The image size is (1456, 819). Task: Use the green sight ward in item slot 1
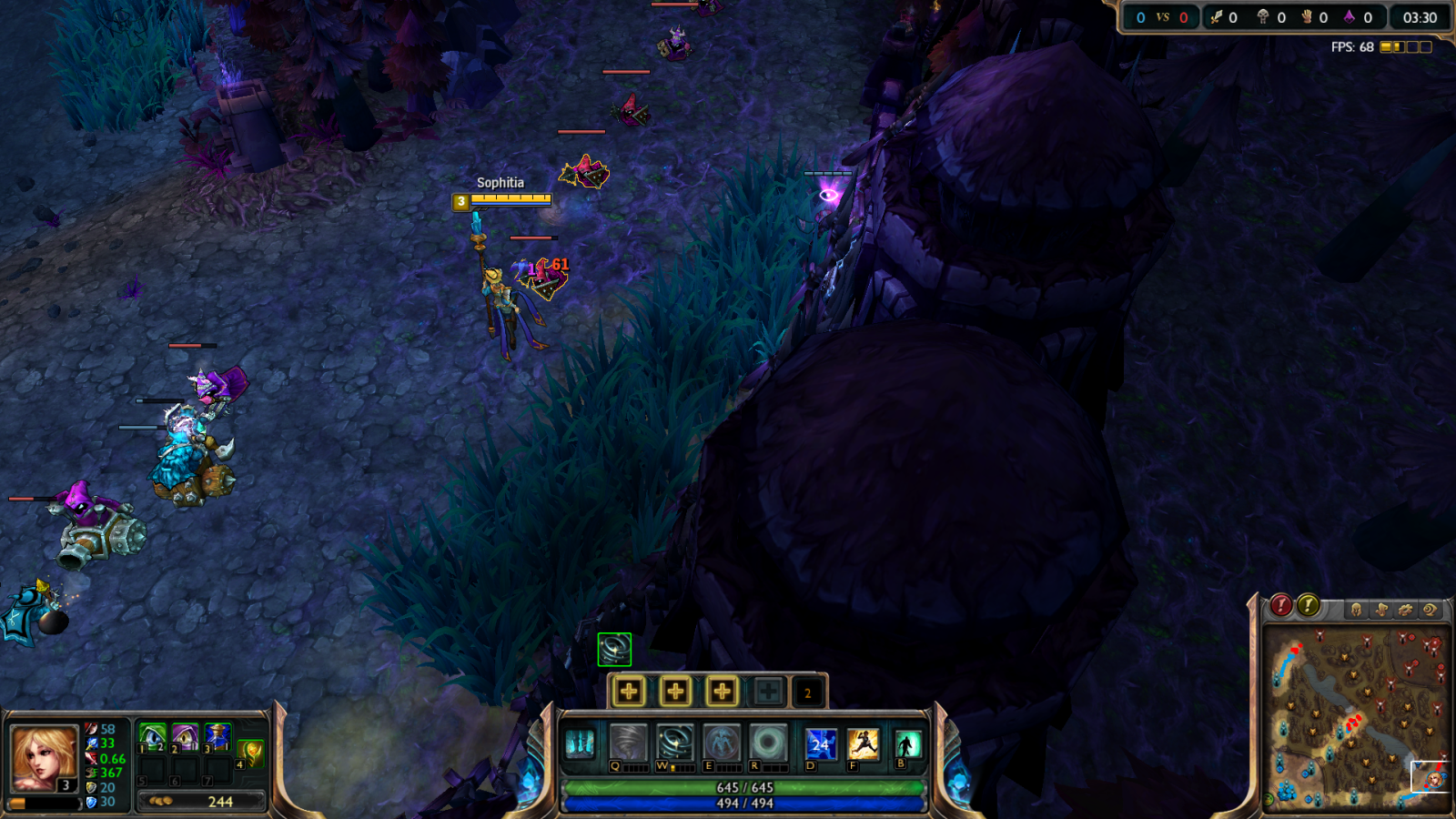(x=152, y=736)
